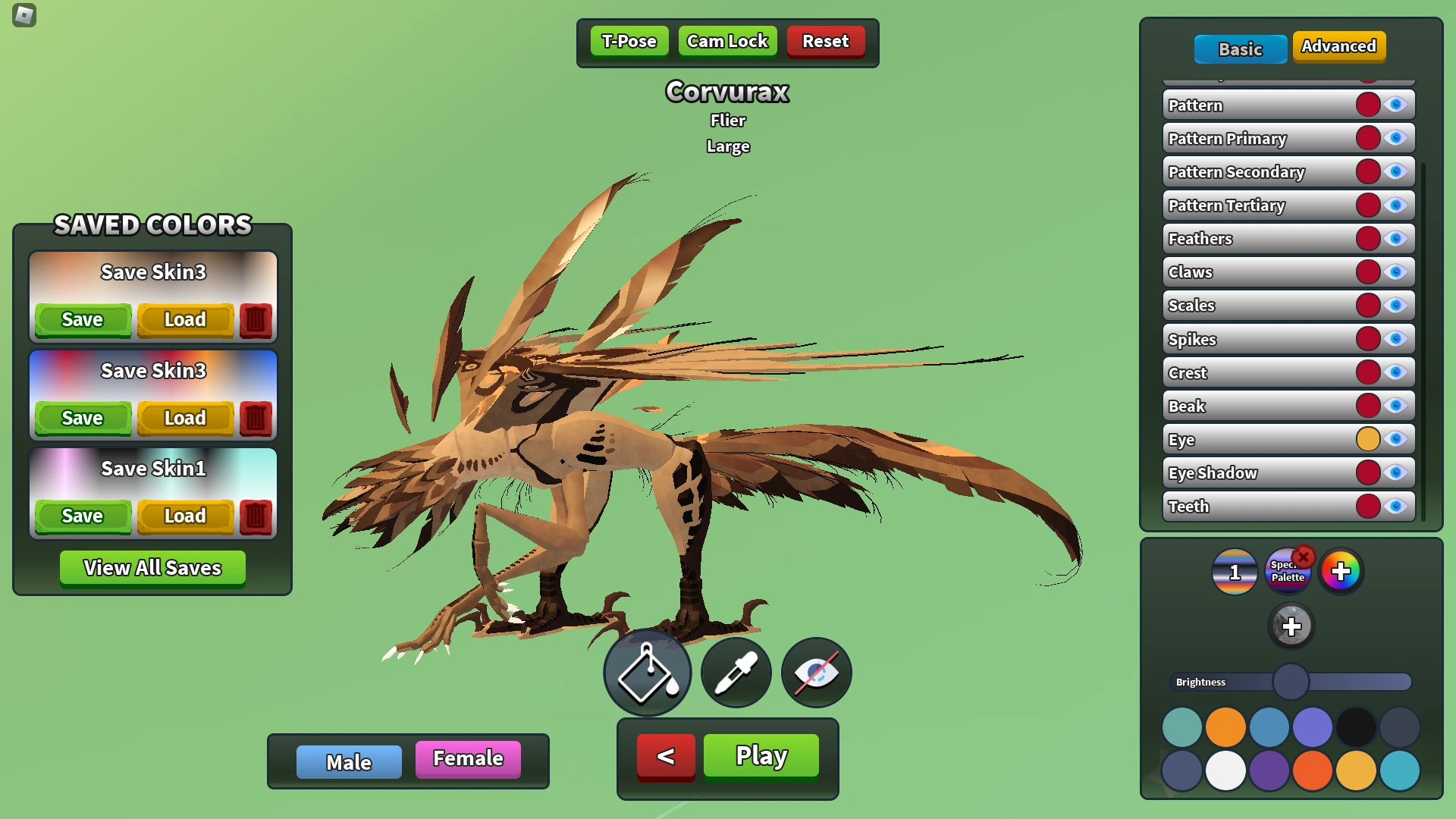This screenshot has width=1456, height=819.
Task: Switch to the Advanced tab
Action: tap(1339, 46)
